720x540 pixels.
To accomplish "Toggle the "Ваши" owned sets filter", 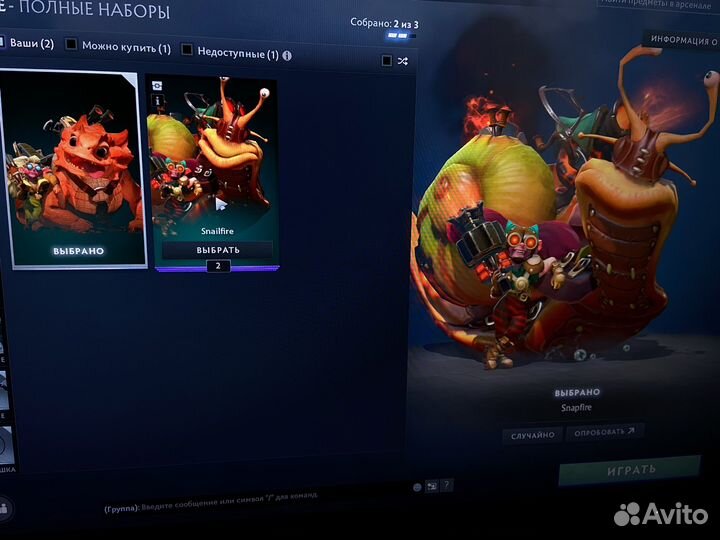I will point(5,44).
